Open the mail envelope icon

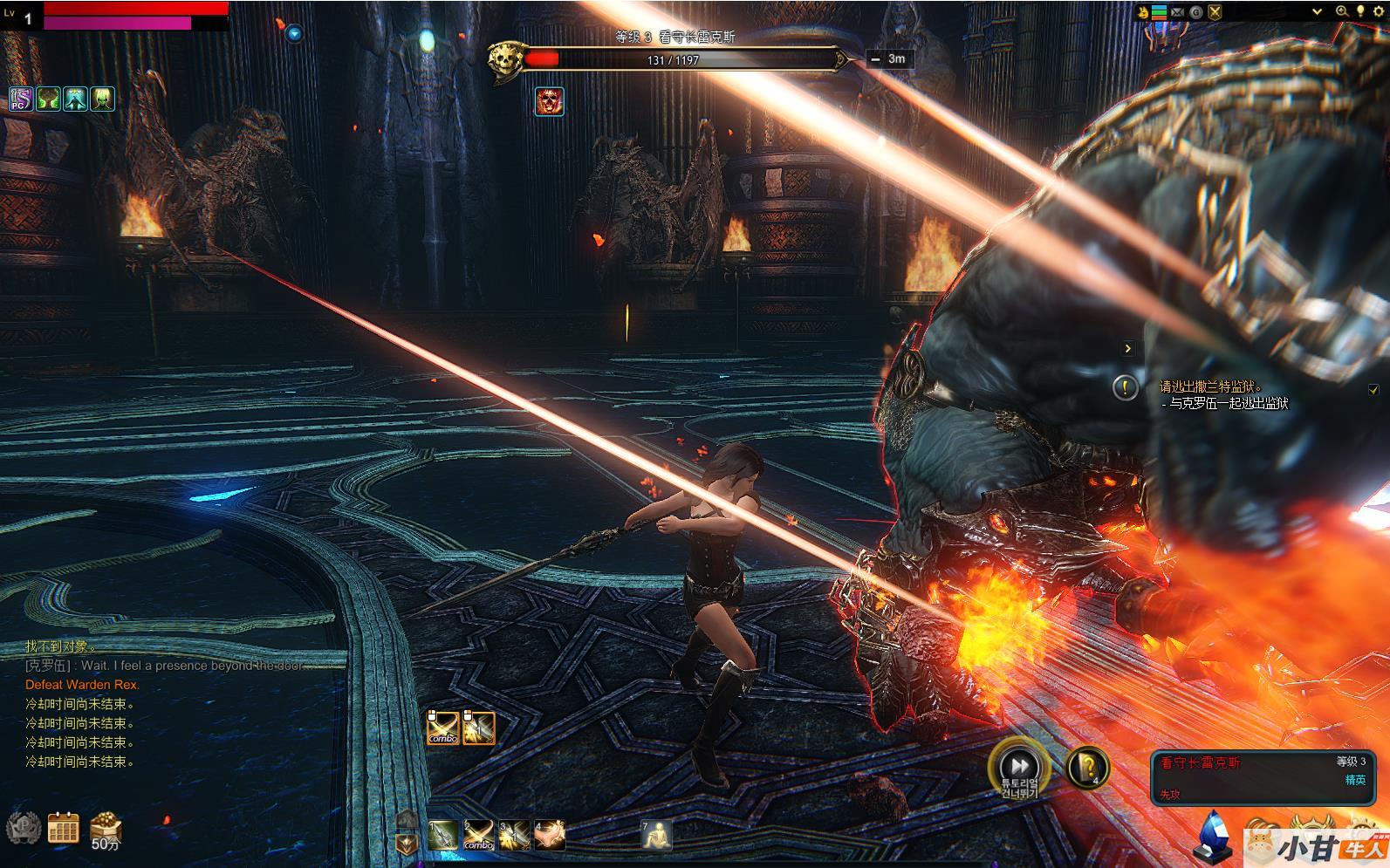click(1178, 11)
